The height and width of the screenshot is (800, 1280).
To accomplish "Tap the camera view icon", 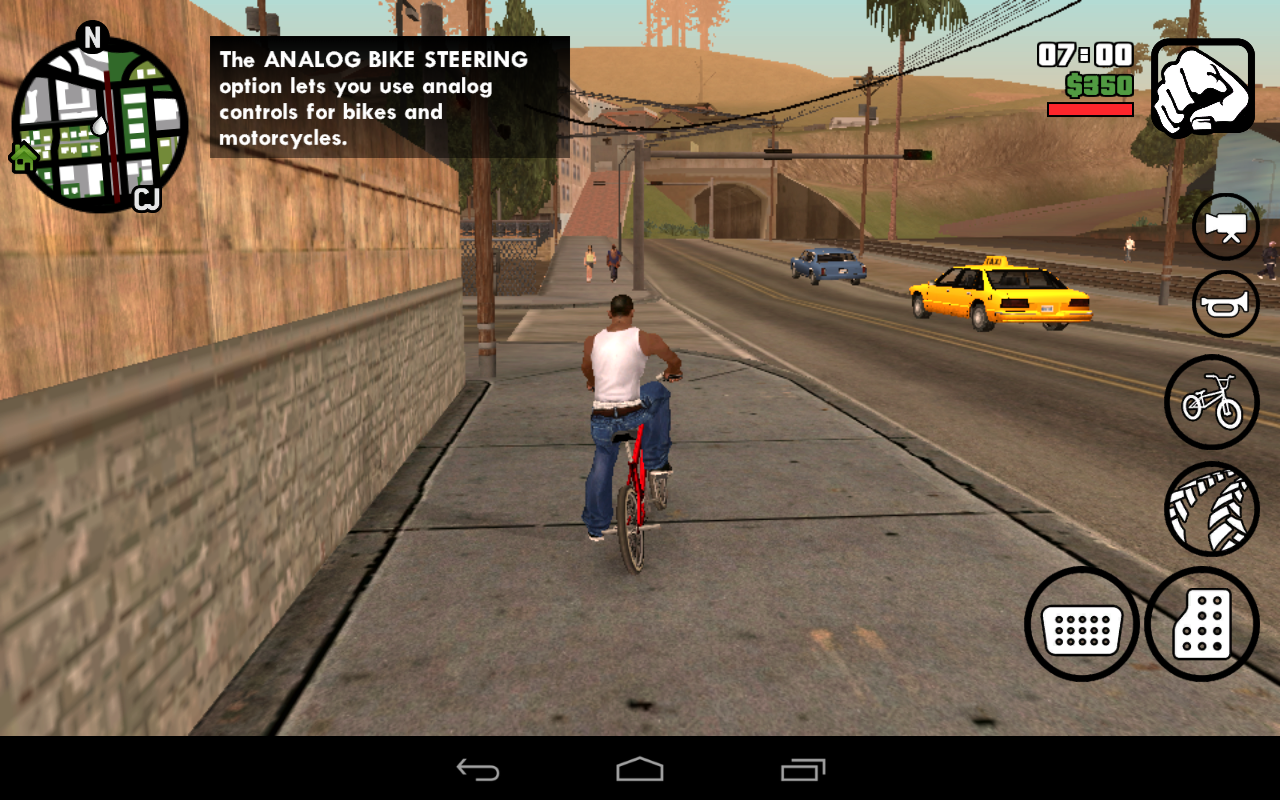I will click(1225, 226).
